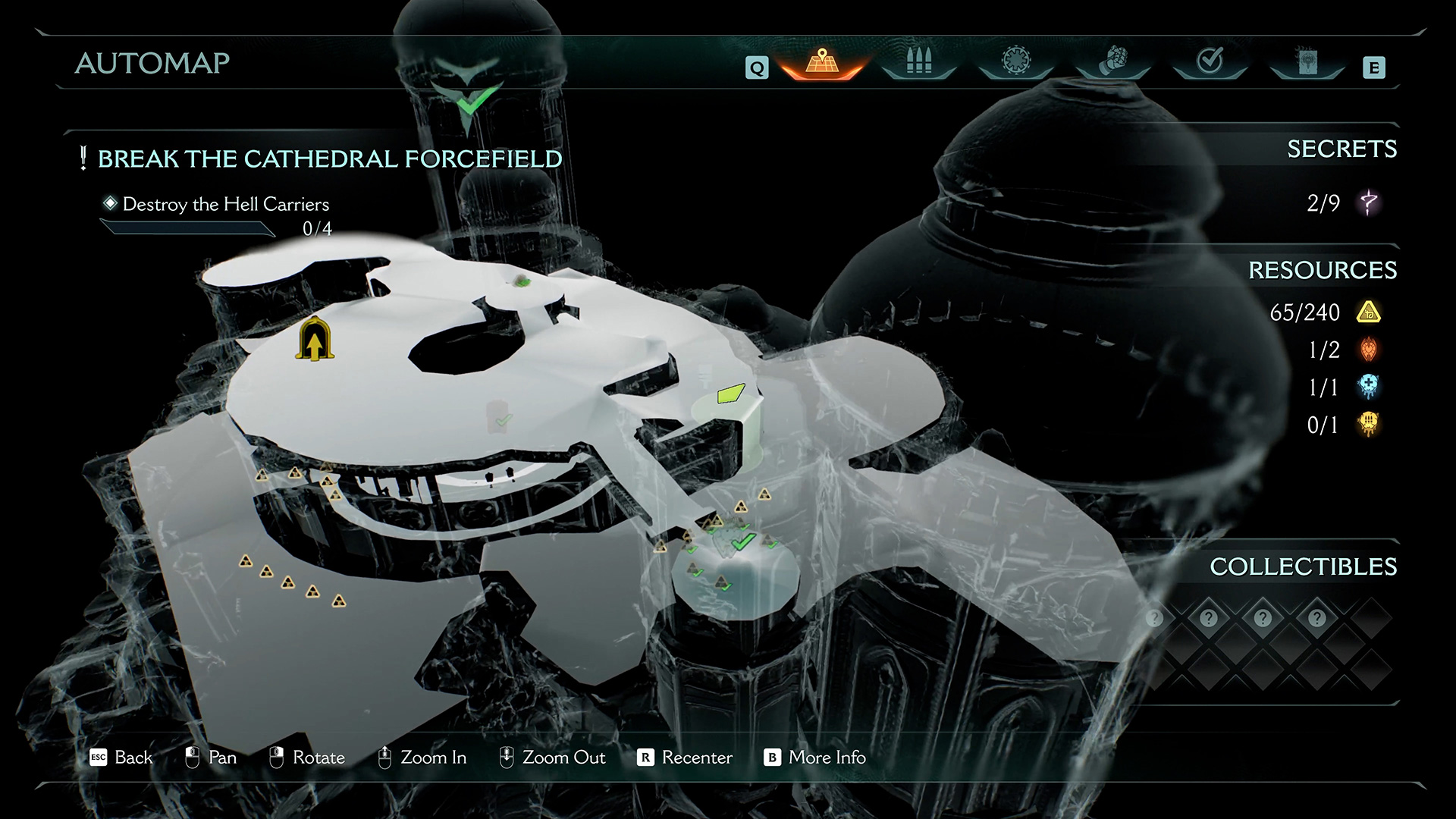This screenshot has height=819, width=1456.
Task: Select the blue life sigil skull icon
Action: [x=1369, y=387]
